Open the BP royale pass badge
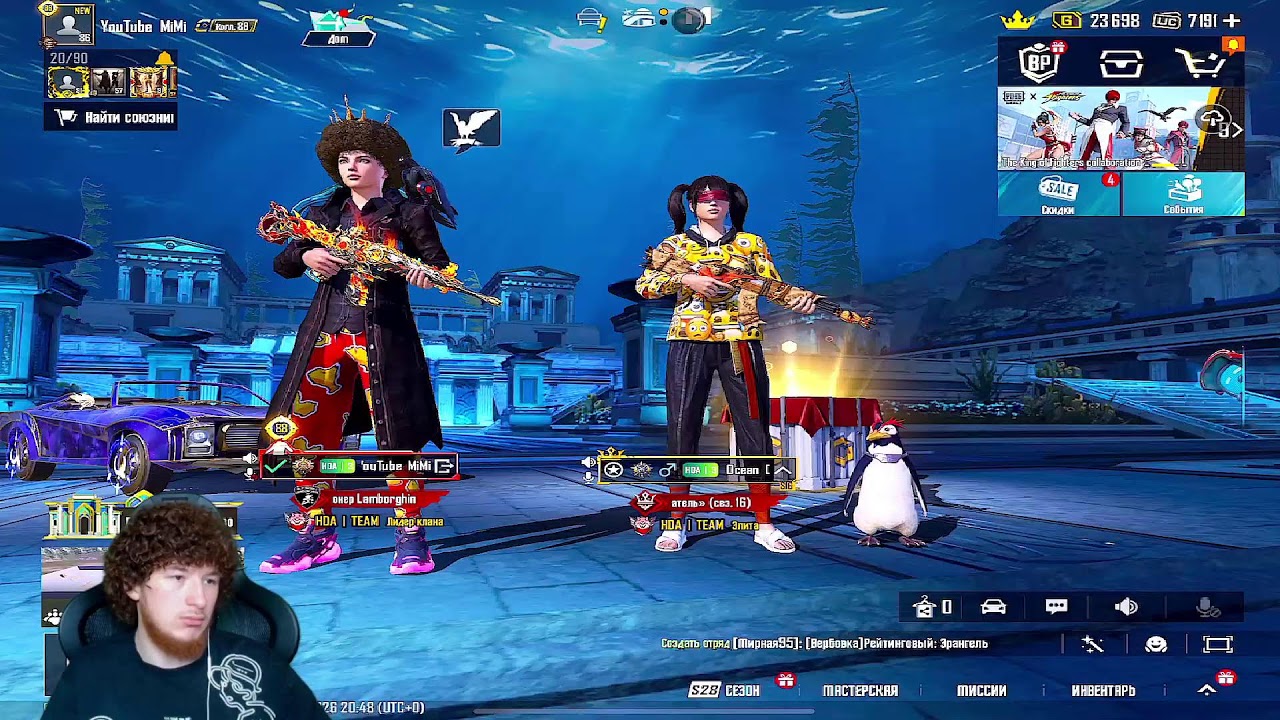Image resolution: width=1280 pixels, height=720 pixels. coord(1040,63)
